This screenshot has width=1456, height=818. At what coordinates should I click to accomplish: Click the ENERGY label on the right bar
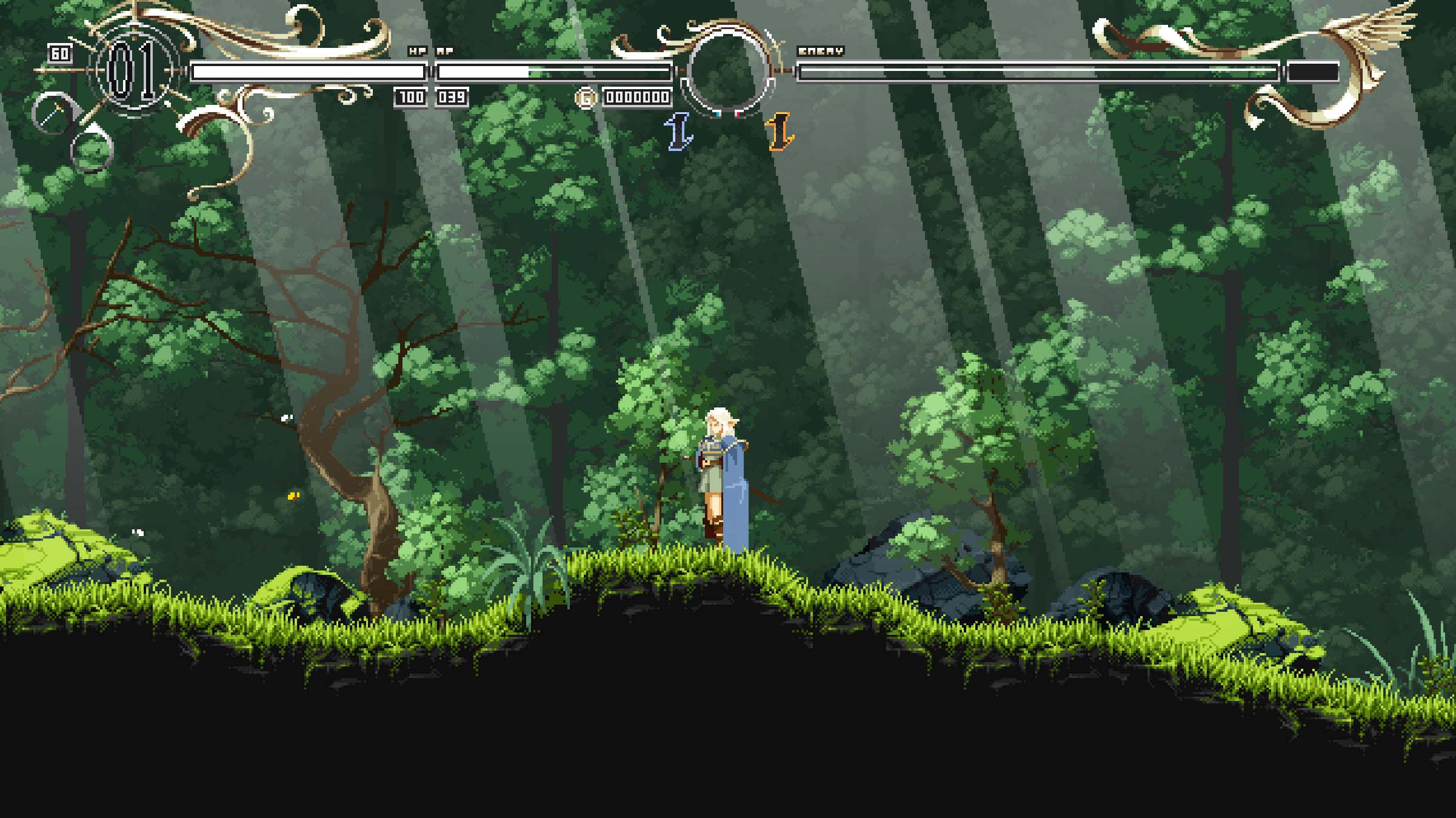point(820,50)
